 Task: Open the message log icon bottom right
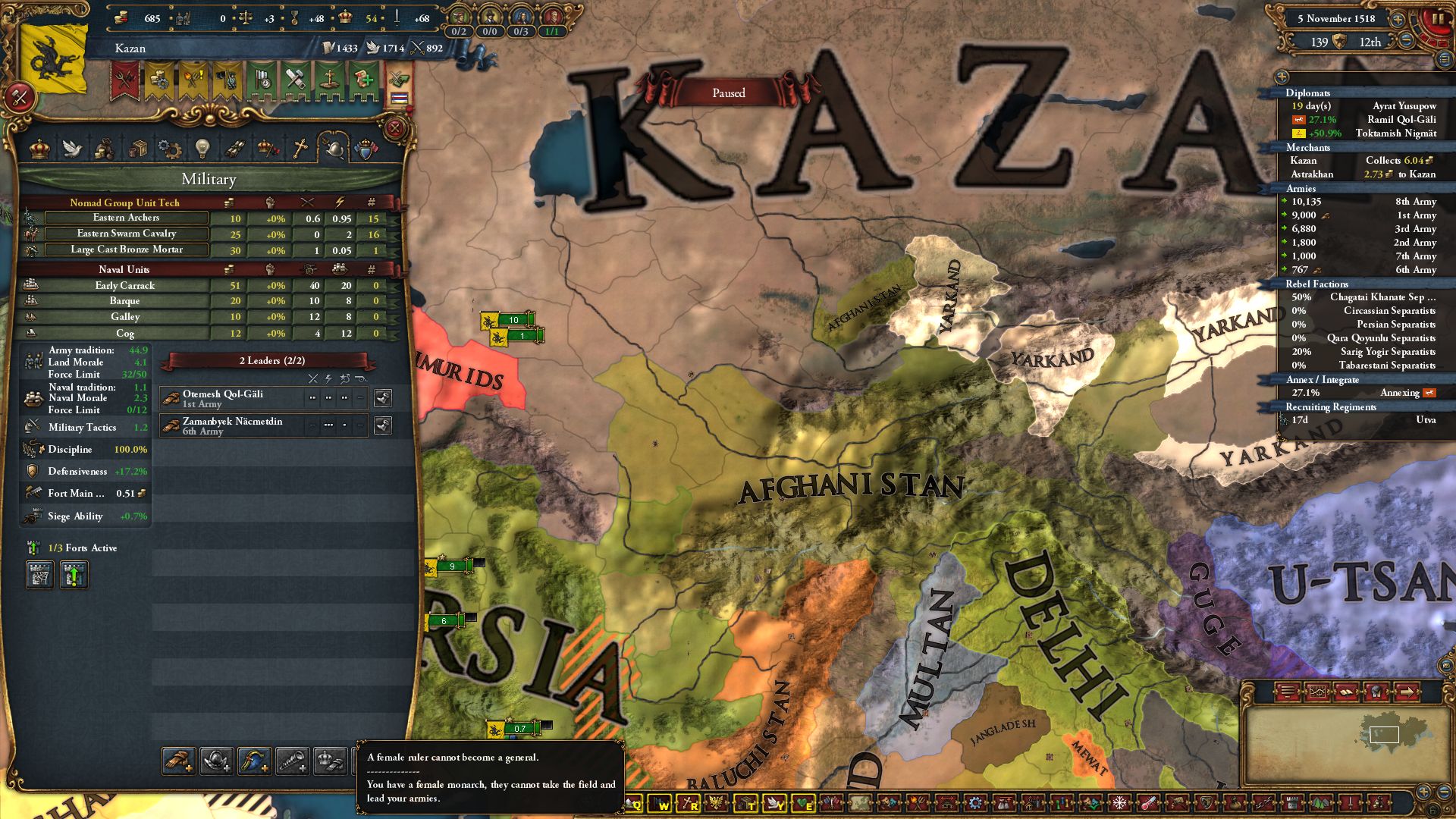[x=1287, y=691]
